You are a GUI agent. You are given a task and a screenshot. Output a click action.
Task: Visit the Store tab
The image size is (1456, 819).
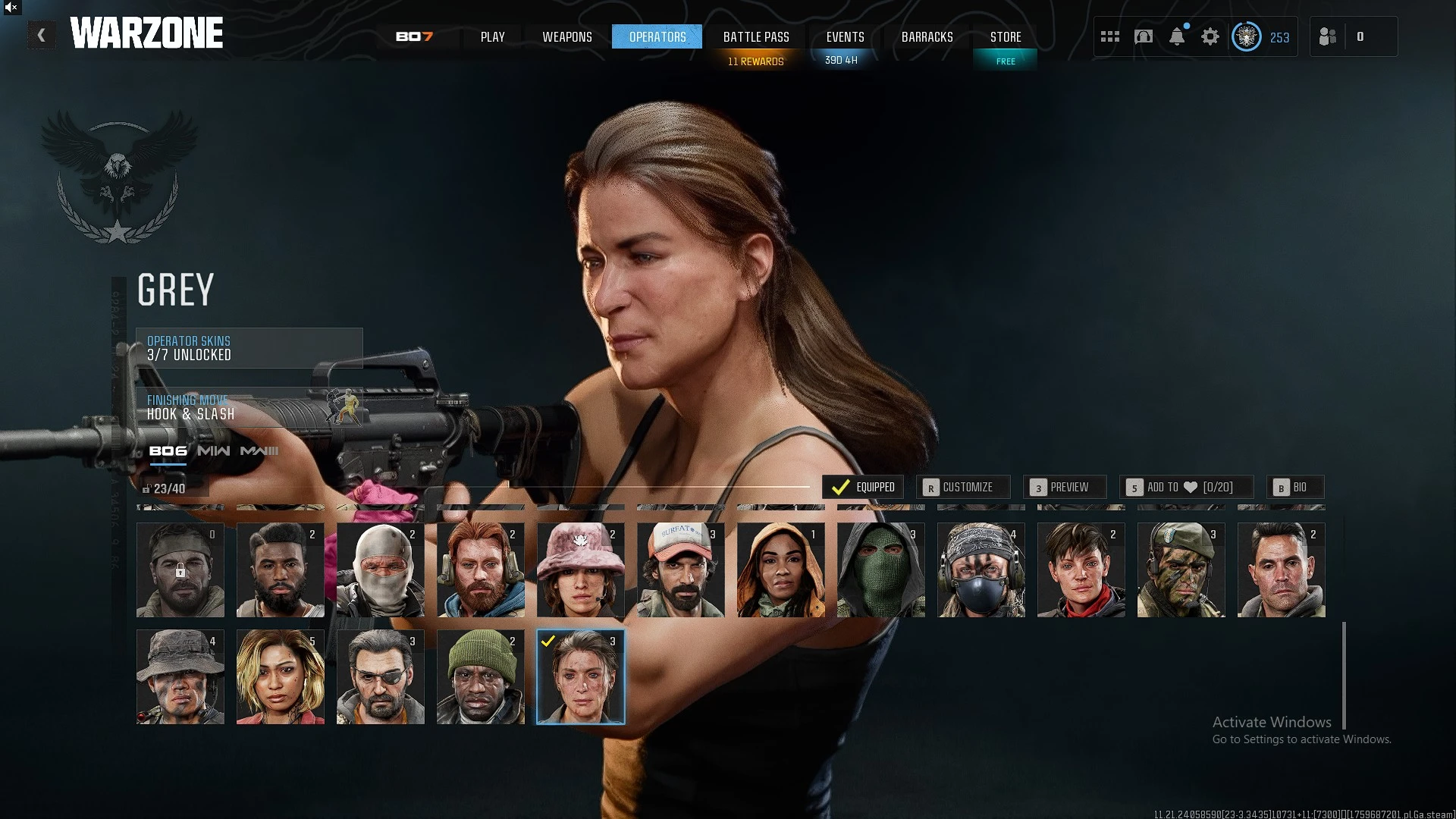click(x=1005, y=36)
